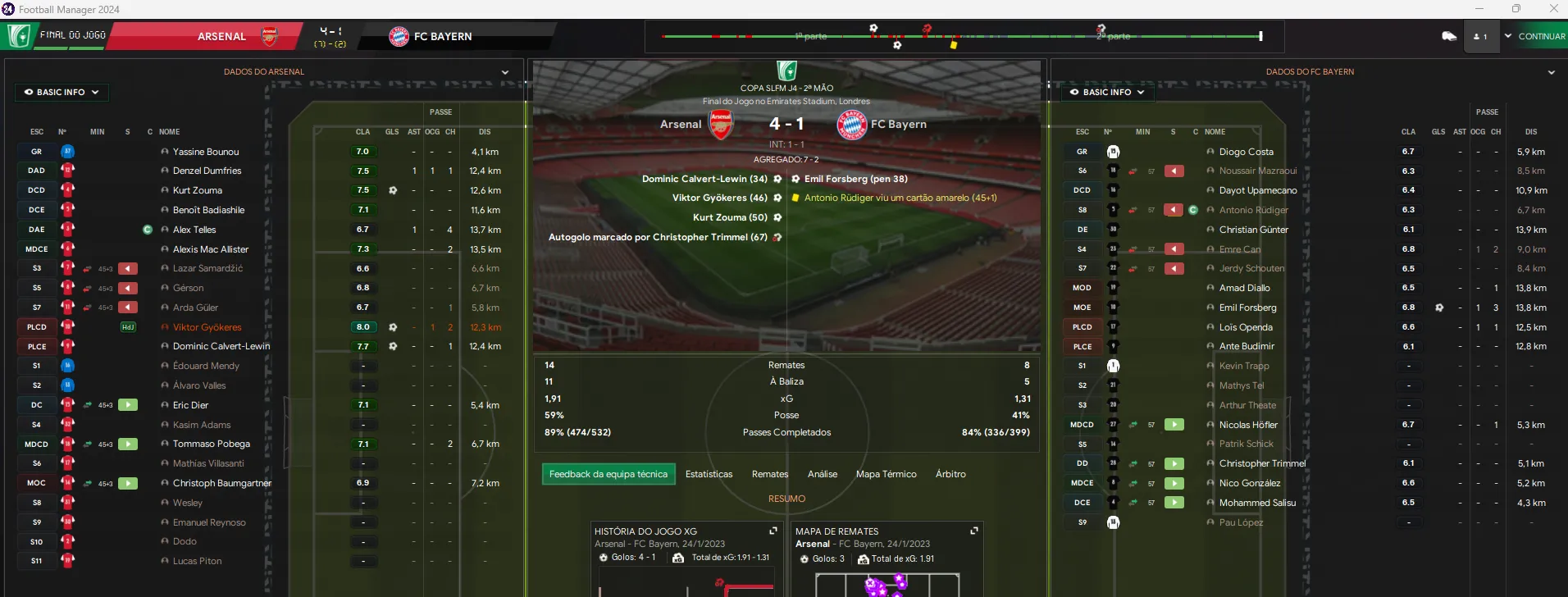
Task: Open Yassine Bounou's player profile
Action: pyautogui.click(x=206, y=152)
